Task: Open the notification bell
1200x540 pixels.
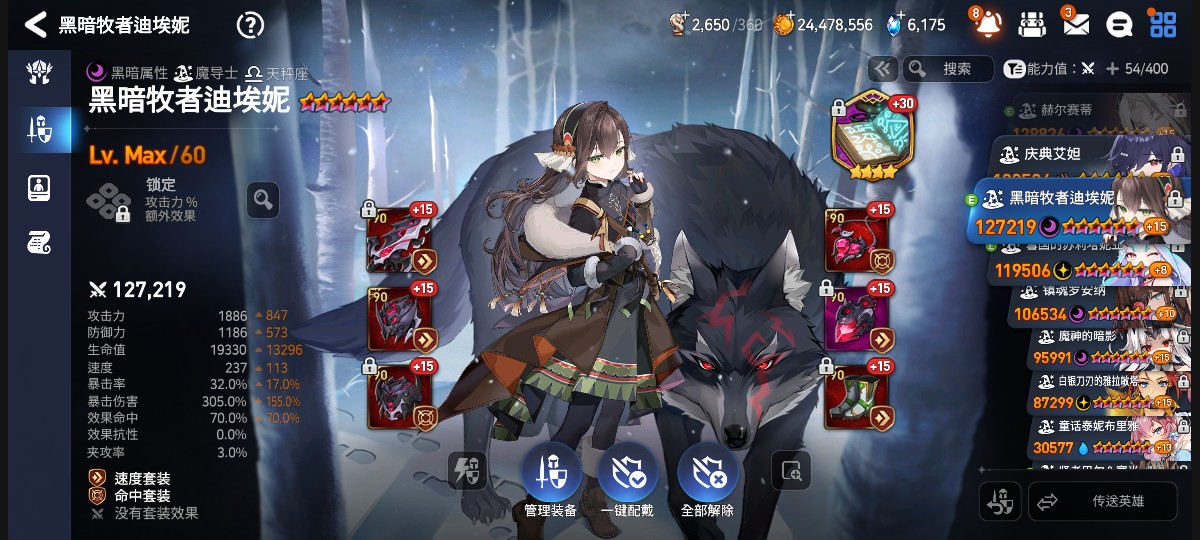Action: pos(987,24)
